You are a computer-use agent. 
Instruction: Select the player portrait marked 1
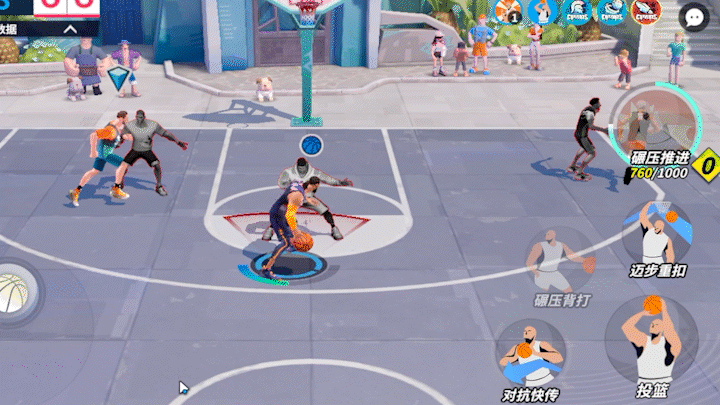(507, 12)
